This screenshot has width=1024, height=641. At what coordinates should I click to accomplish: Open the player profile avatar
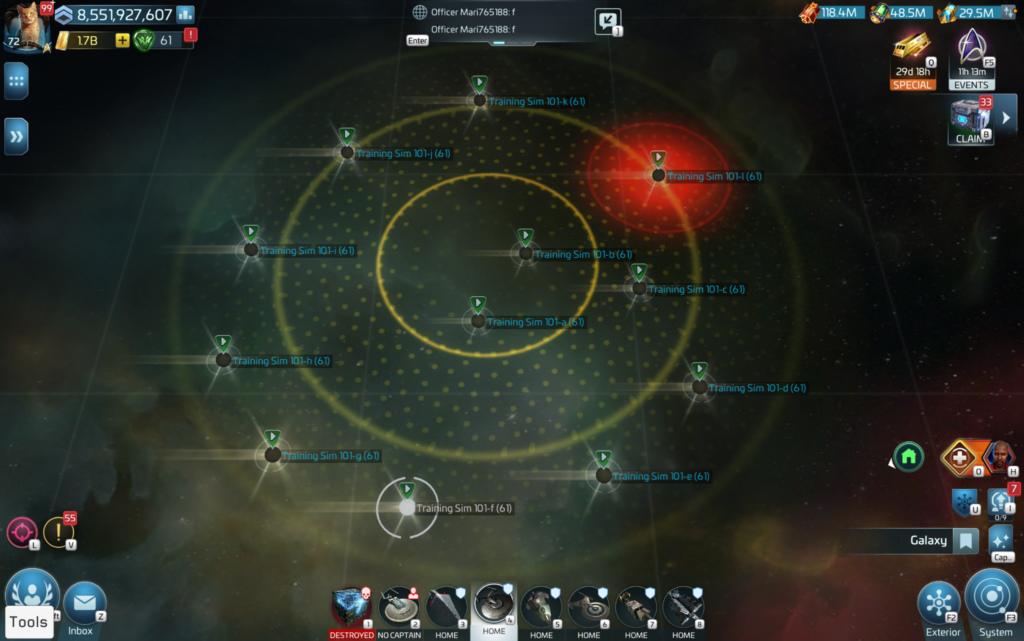[24, 26]
